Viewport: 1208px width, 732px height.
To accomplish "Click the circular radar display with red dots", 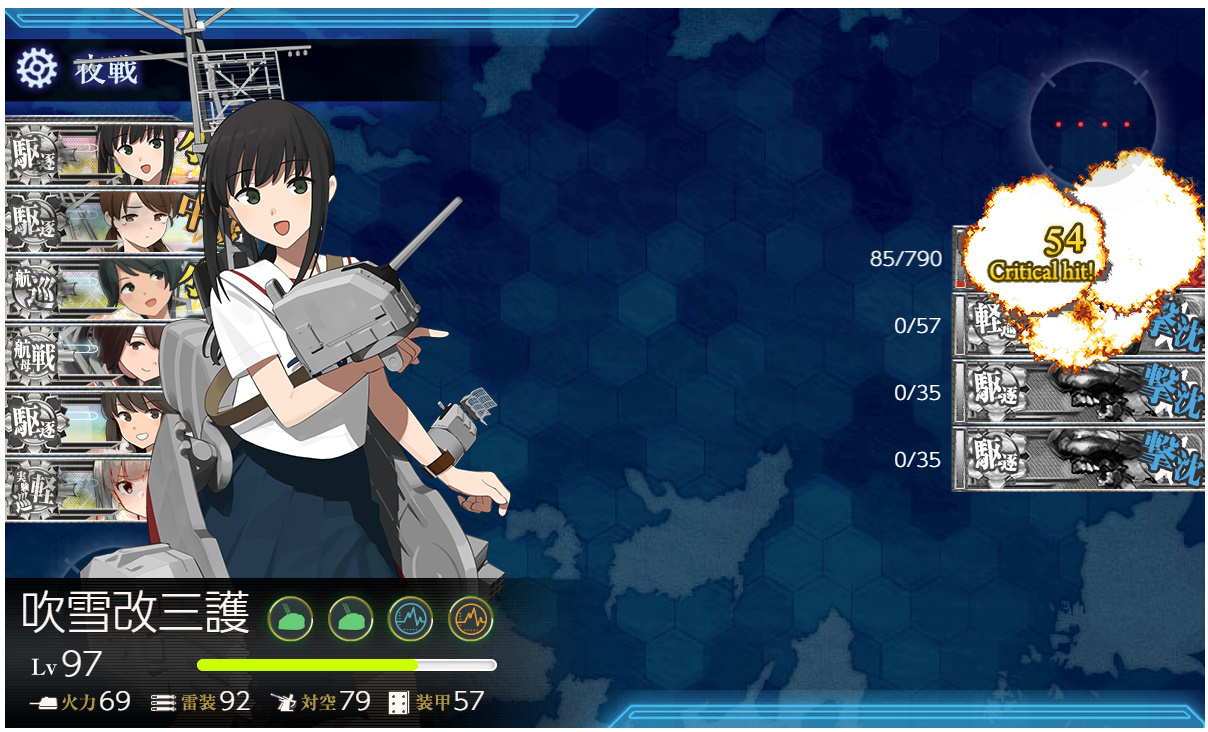I will pos(1092,123).
